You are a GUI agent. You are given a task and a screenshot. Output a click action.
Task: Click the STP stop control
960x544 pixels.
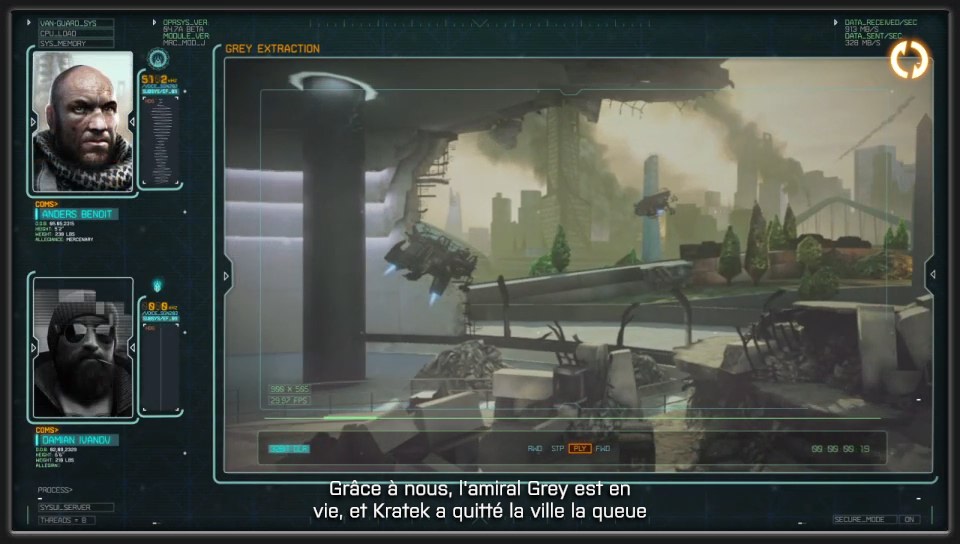pyautogui.click(x=558, y=448)
